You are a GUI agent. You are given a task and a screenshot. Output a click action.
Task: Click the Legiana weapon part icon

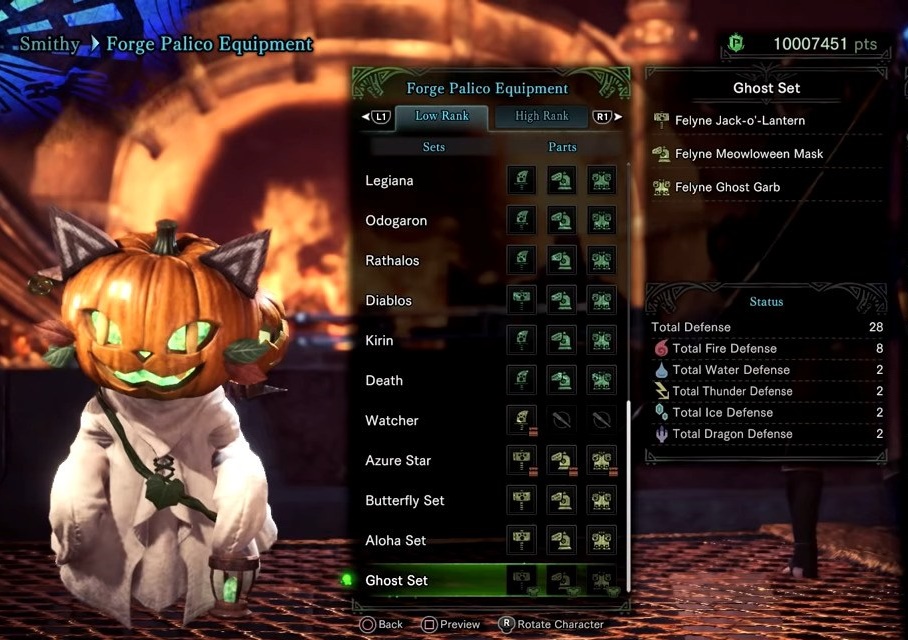click(521, 181)
